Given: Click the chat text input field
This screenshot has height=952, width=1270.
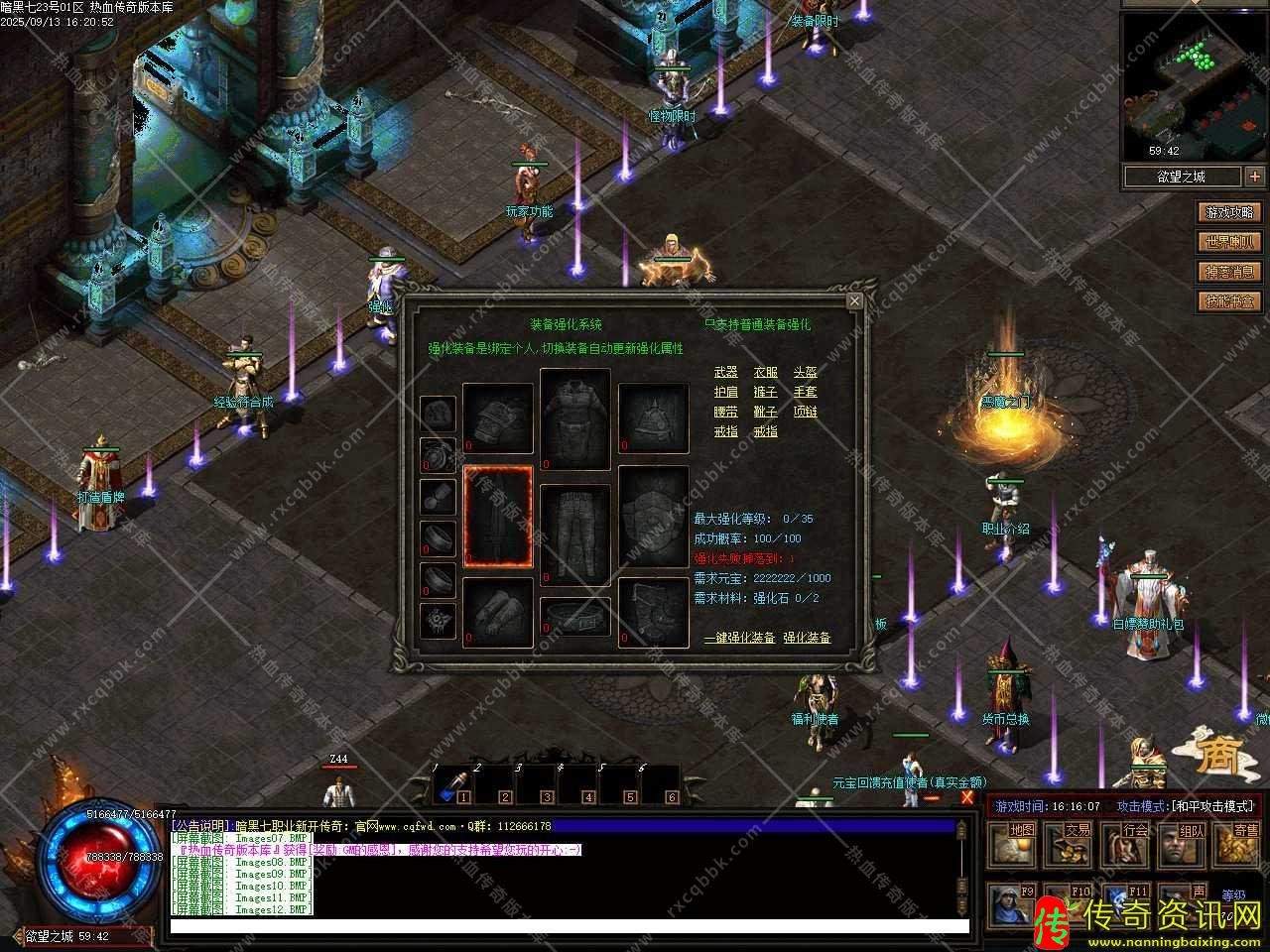Looking at the screenshot, I should 569,927.
